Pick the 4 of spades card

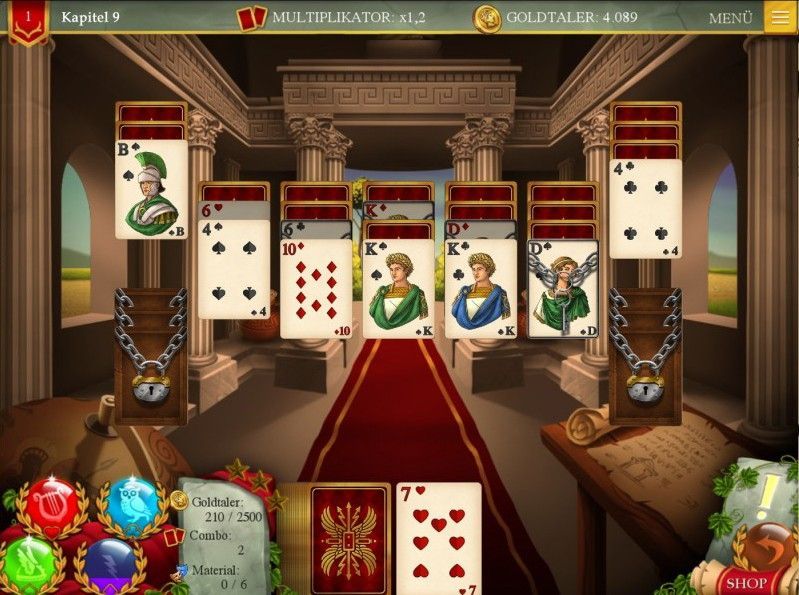pos(234,268)
